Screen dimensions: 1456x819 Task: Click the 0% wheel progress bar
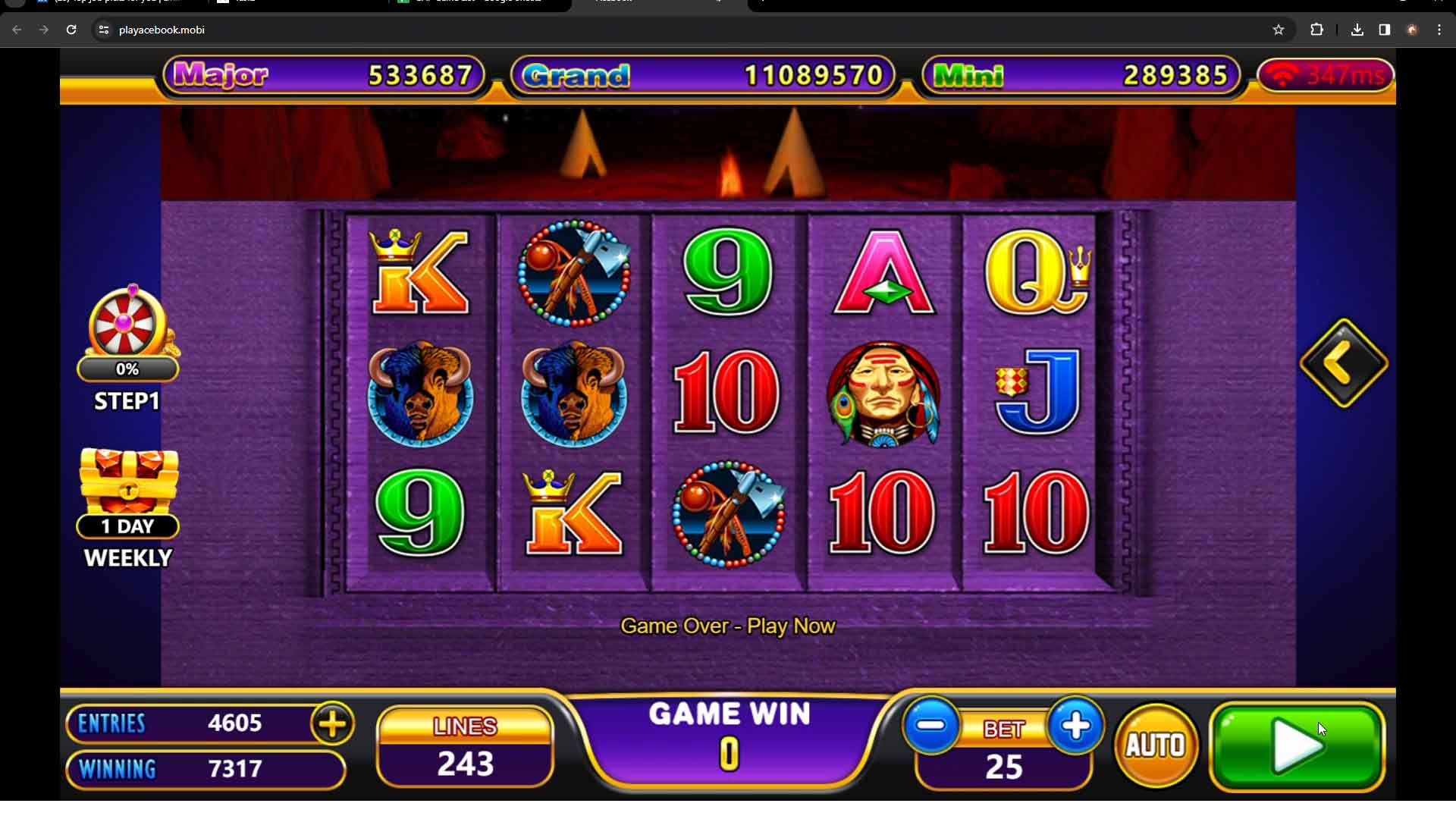(x=127, y=369)
